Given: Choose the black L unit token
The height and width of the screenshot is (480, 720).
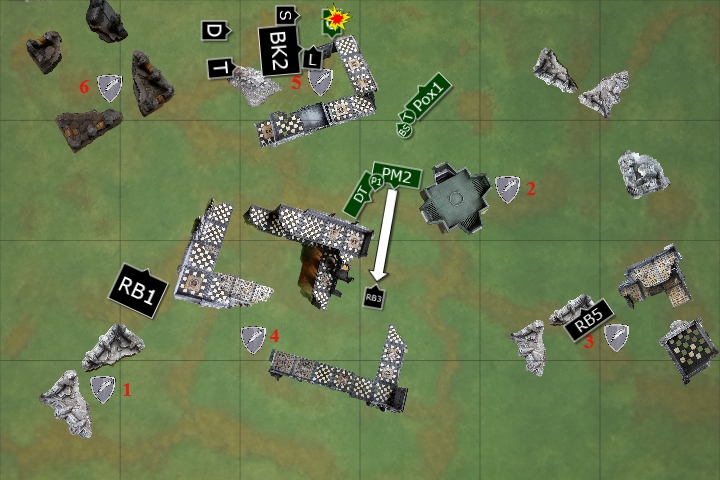Looking at the screenshot, I should 313,57.
